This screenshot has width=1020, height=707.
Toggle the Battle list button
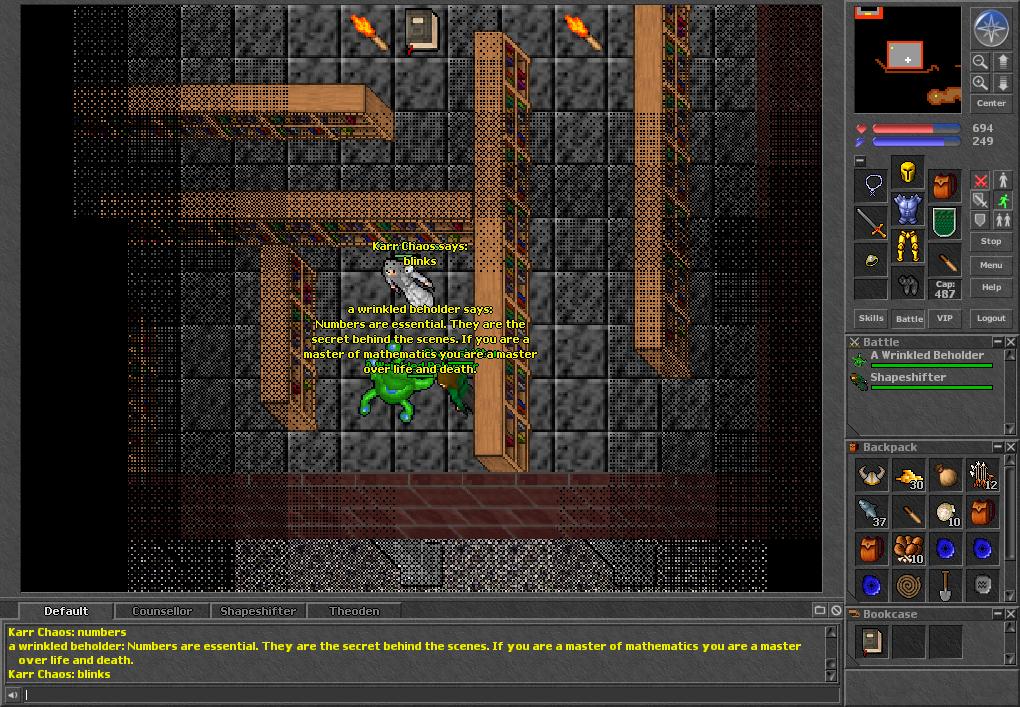pyautogui.click(x=909, y=318)
